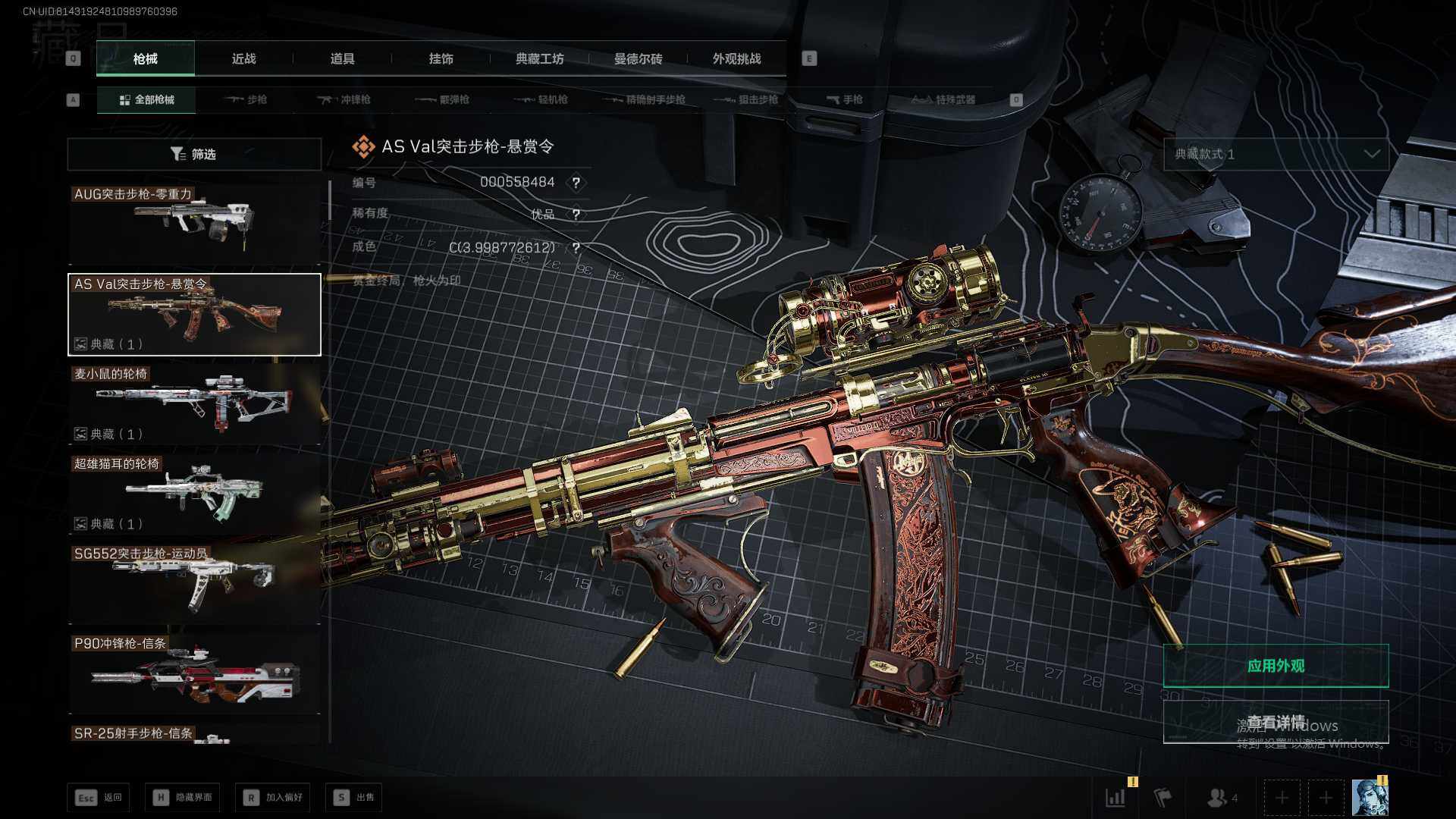Expand the 典藏款式 1 dropdown

pyautogui.click(x=1276, y=154)
